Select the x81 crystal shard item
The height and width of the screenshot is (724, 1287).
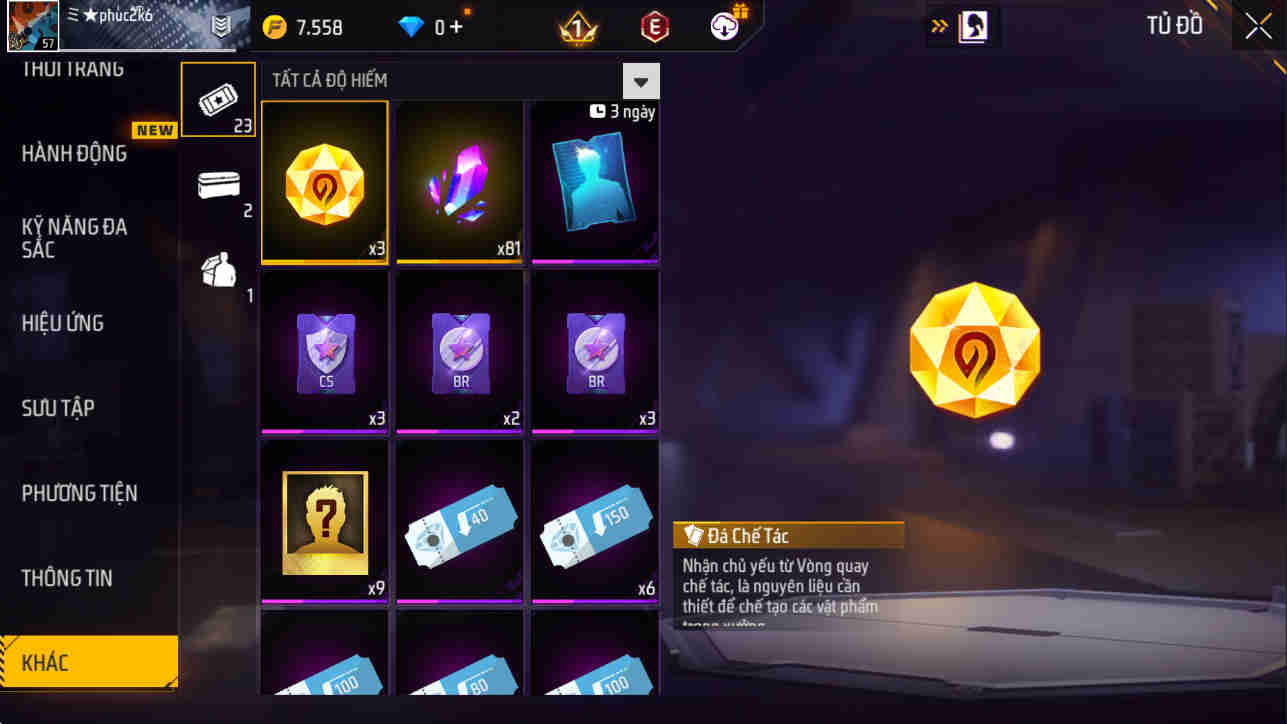pos(459,181)
